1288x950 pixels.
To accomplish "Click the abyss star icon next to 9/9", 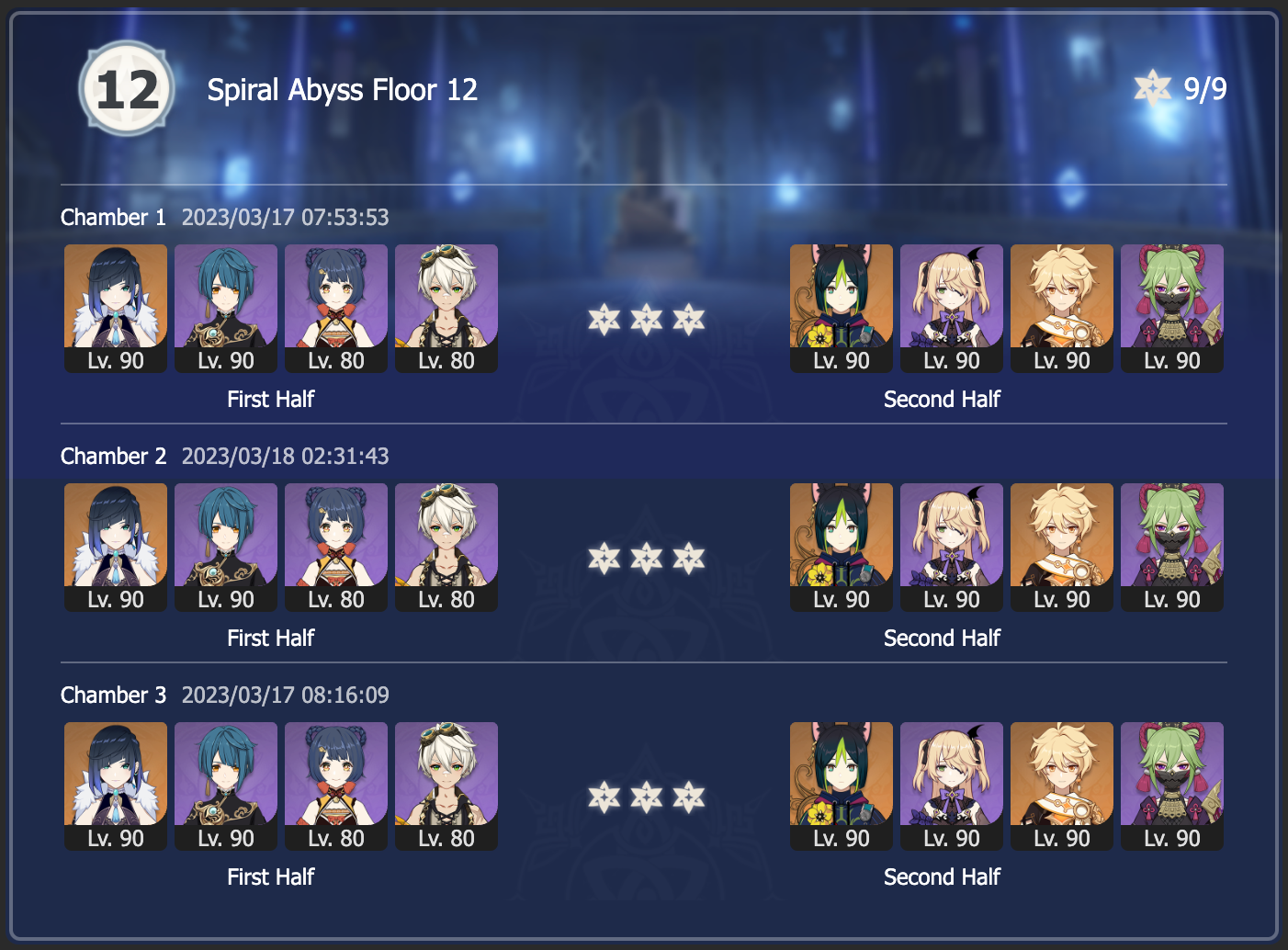I will (1152, 87).
